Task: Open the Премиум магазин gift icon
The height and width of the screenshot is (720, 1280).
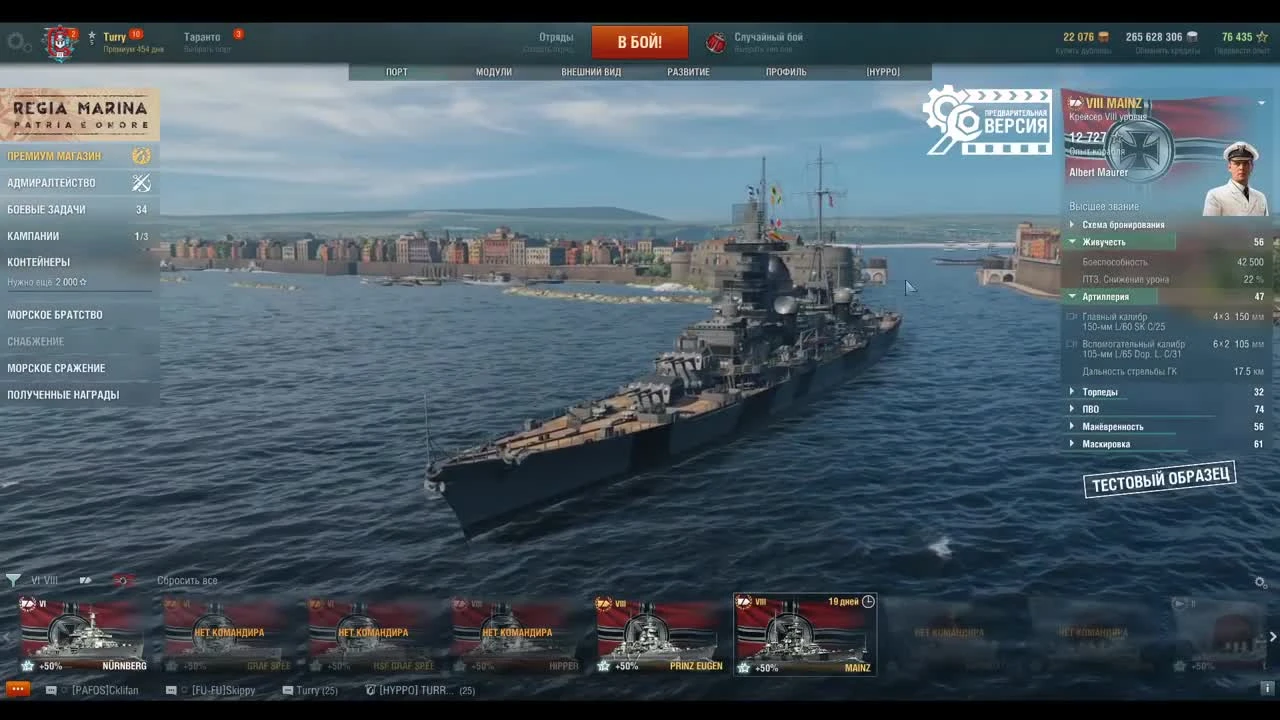Action: pos(141,156)
